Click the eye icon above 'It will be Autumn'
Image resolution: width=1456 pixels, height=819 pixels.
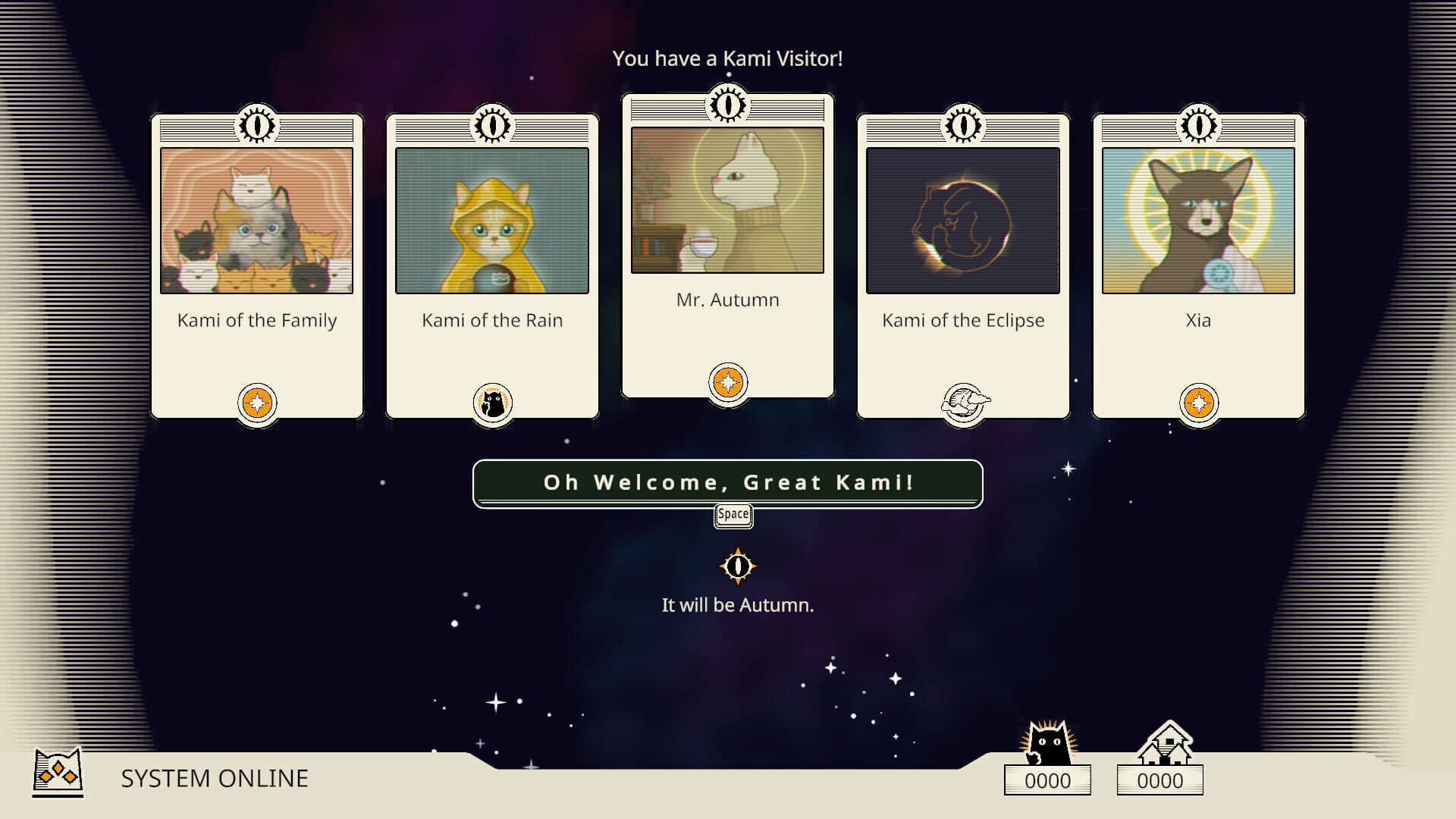pos(738,565)
